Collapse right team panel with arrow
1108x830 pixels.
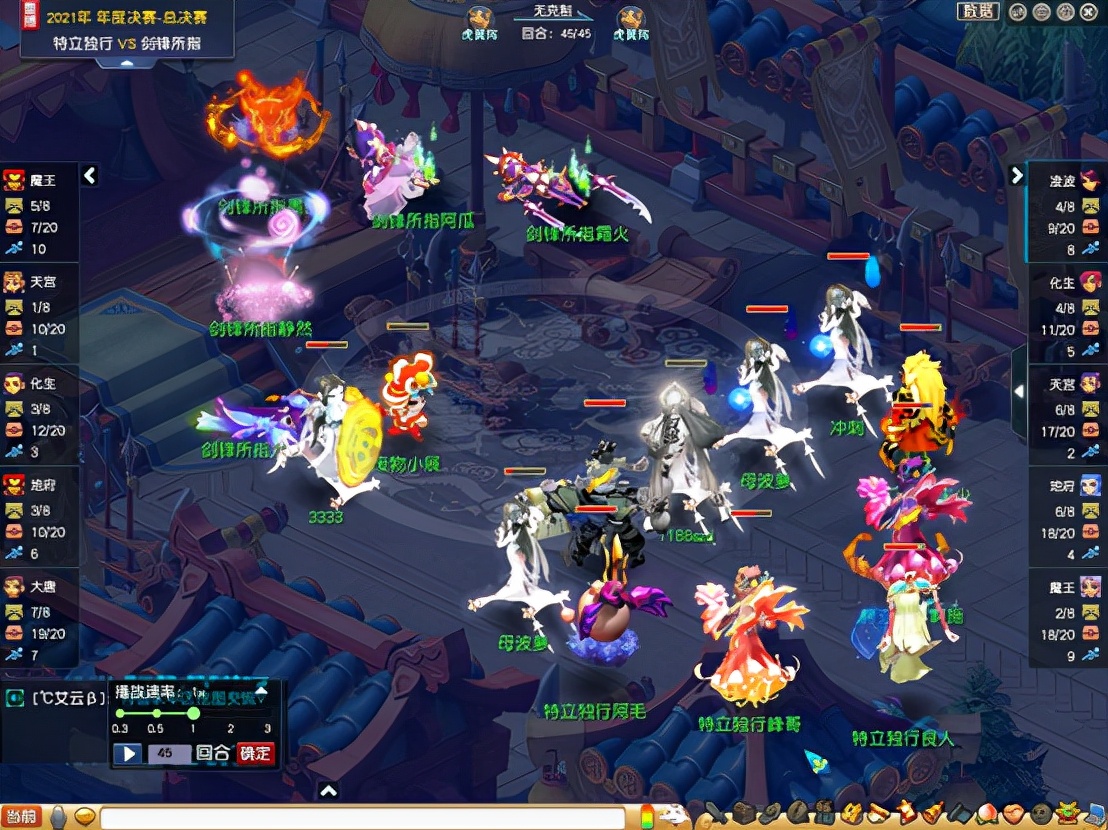point(1017,176)
